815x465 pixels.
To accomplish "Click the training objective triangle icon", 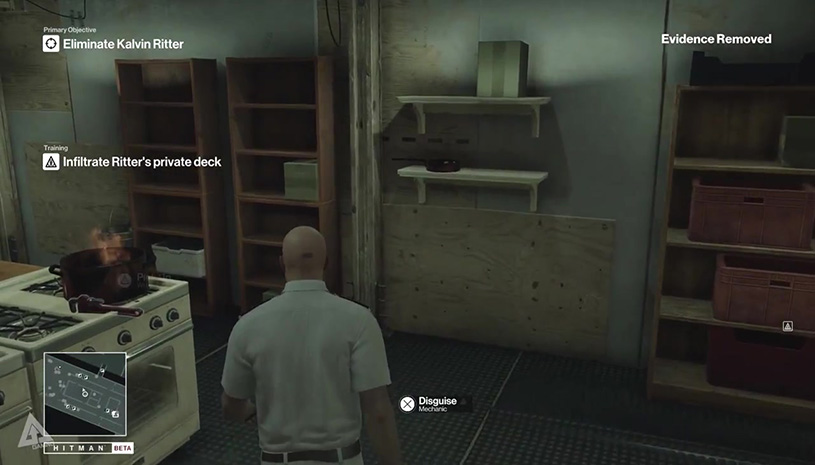I will coord(51,161).
